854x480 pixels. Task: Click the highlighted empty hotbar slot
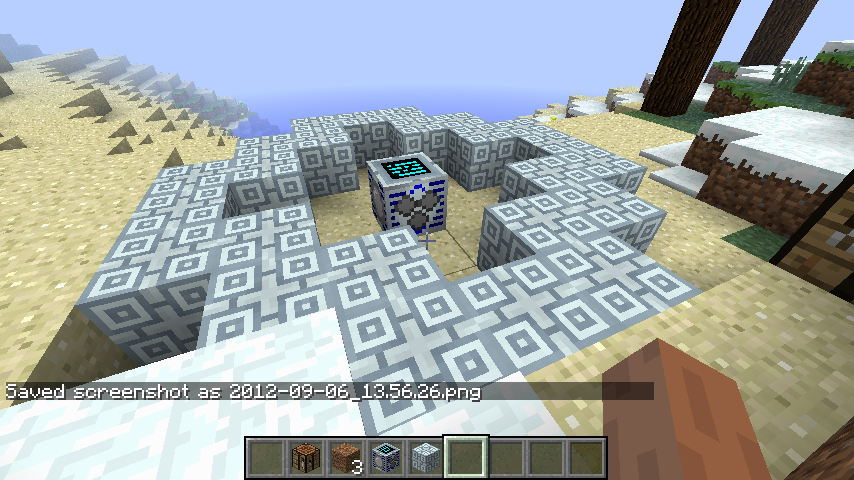pos(466,458)
